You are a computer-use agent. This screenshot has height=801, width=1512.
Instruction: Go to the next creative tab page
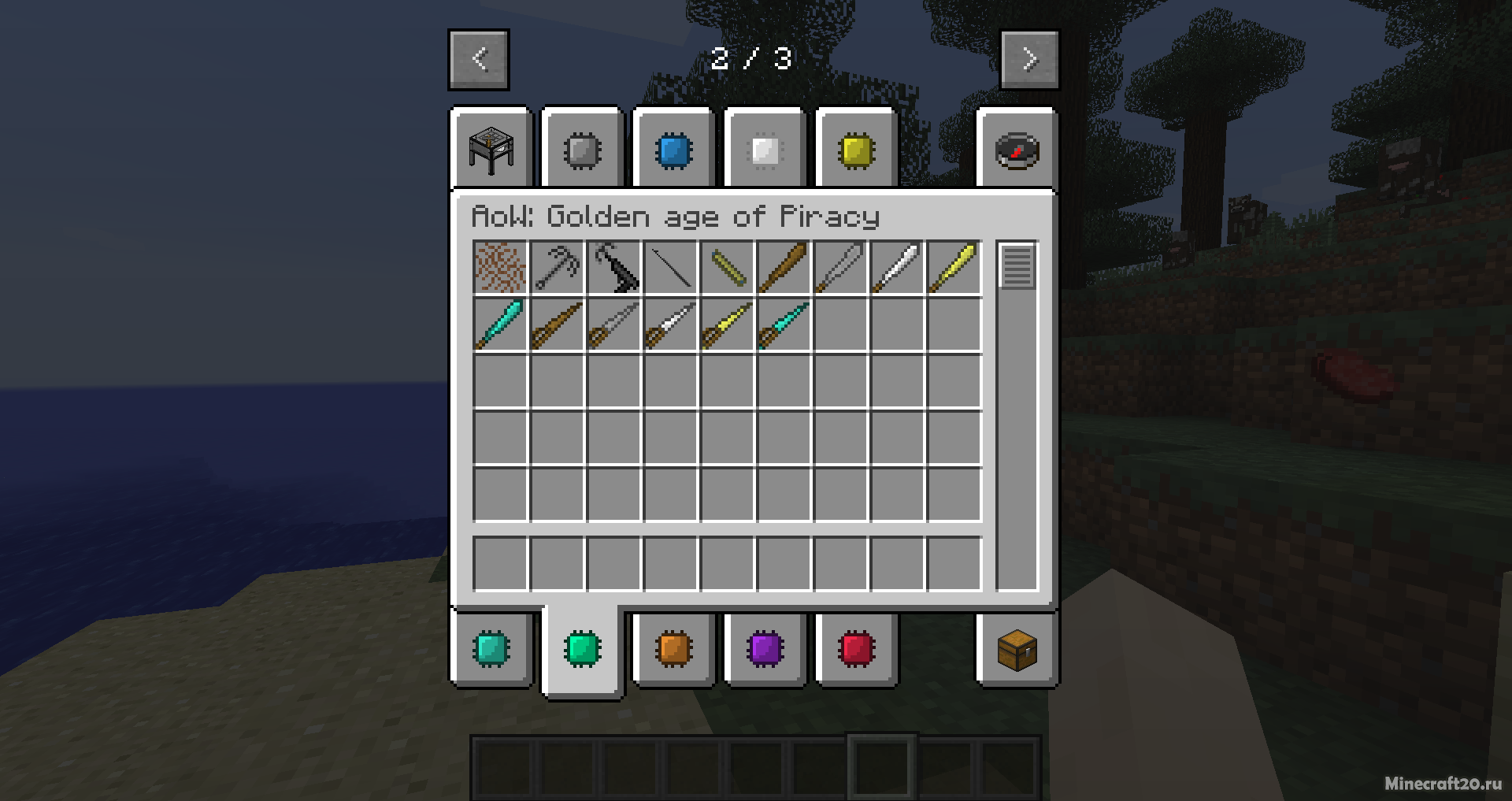coord(1029,60)
